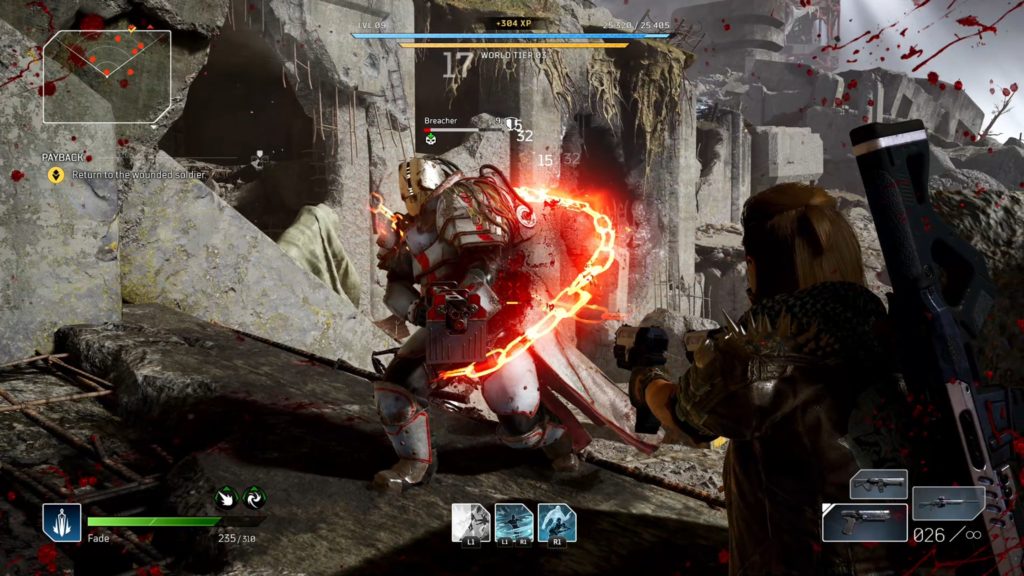Activate the temporal blade arc skill
1024x576 pixels.
point(556,523)
